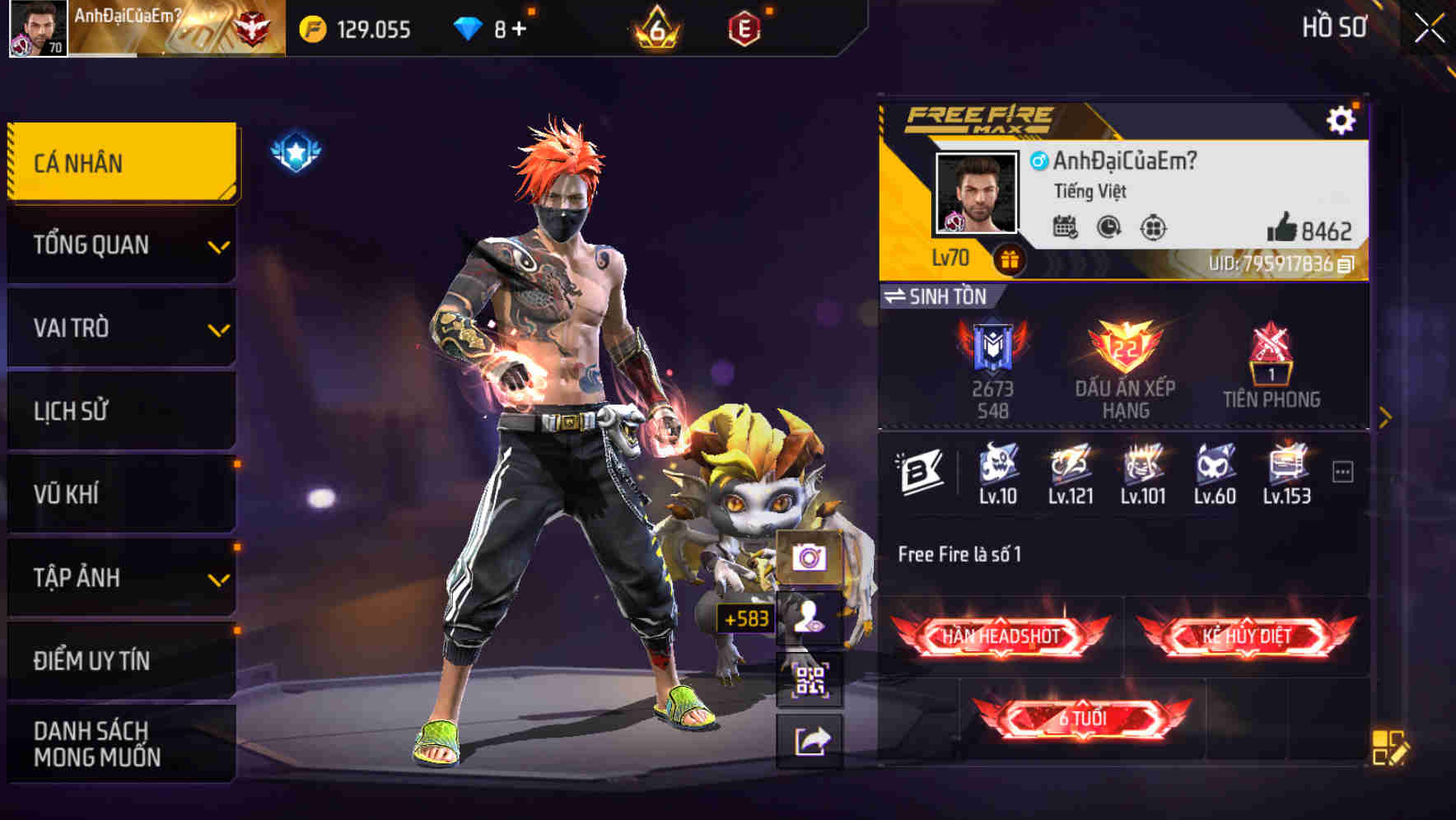The height and width of the screenshot is (820, 1456).
Task: Click the diamond currency icon in top bar
Action: (x=467, y=26)
